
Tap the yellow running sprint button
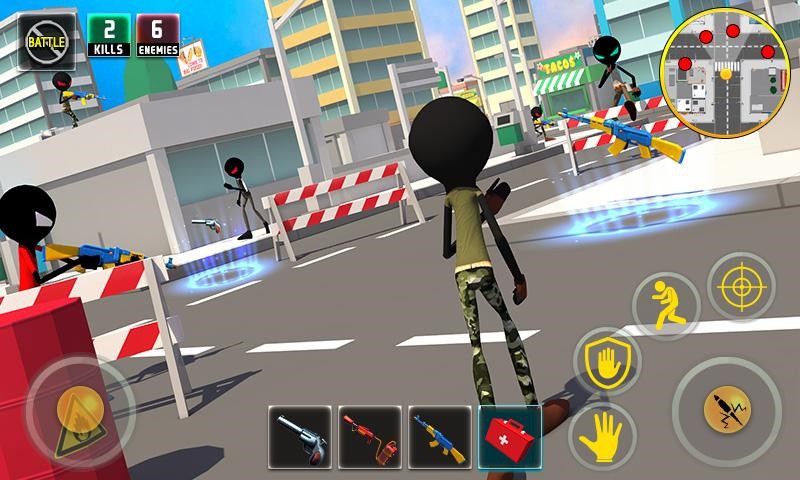click(x=665, y=305)
